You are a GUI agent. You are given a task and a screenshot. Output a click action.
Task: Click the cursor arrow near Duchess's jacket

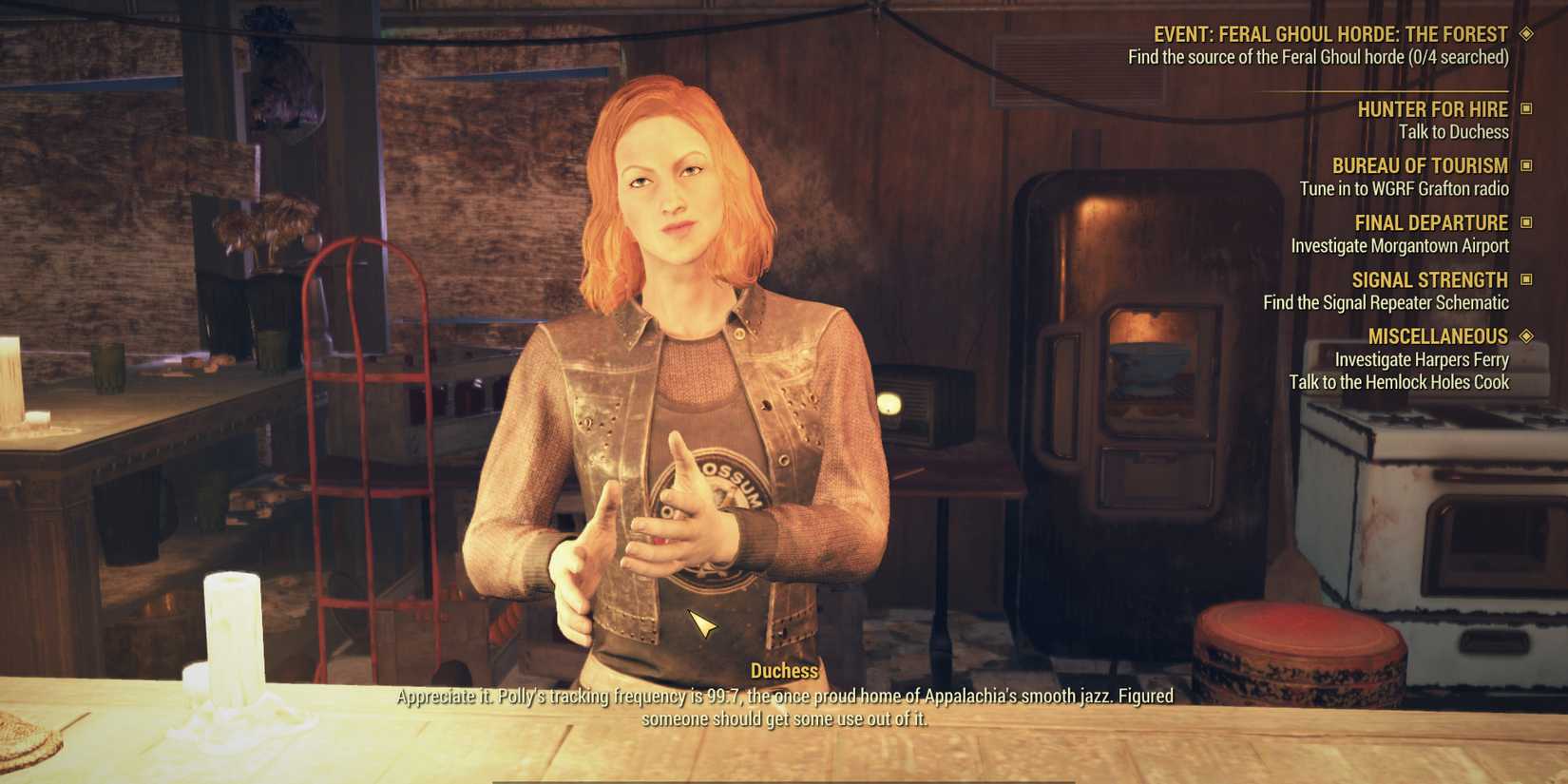701,624
